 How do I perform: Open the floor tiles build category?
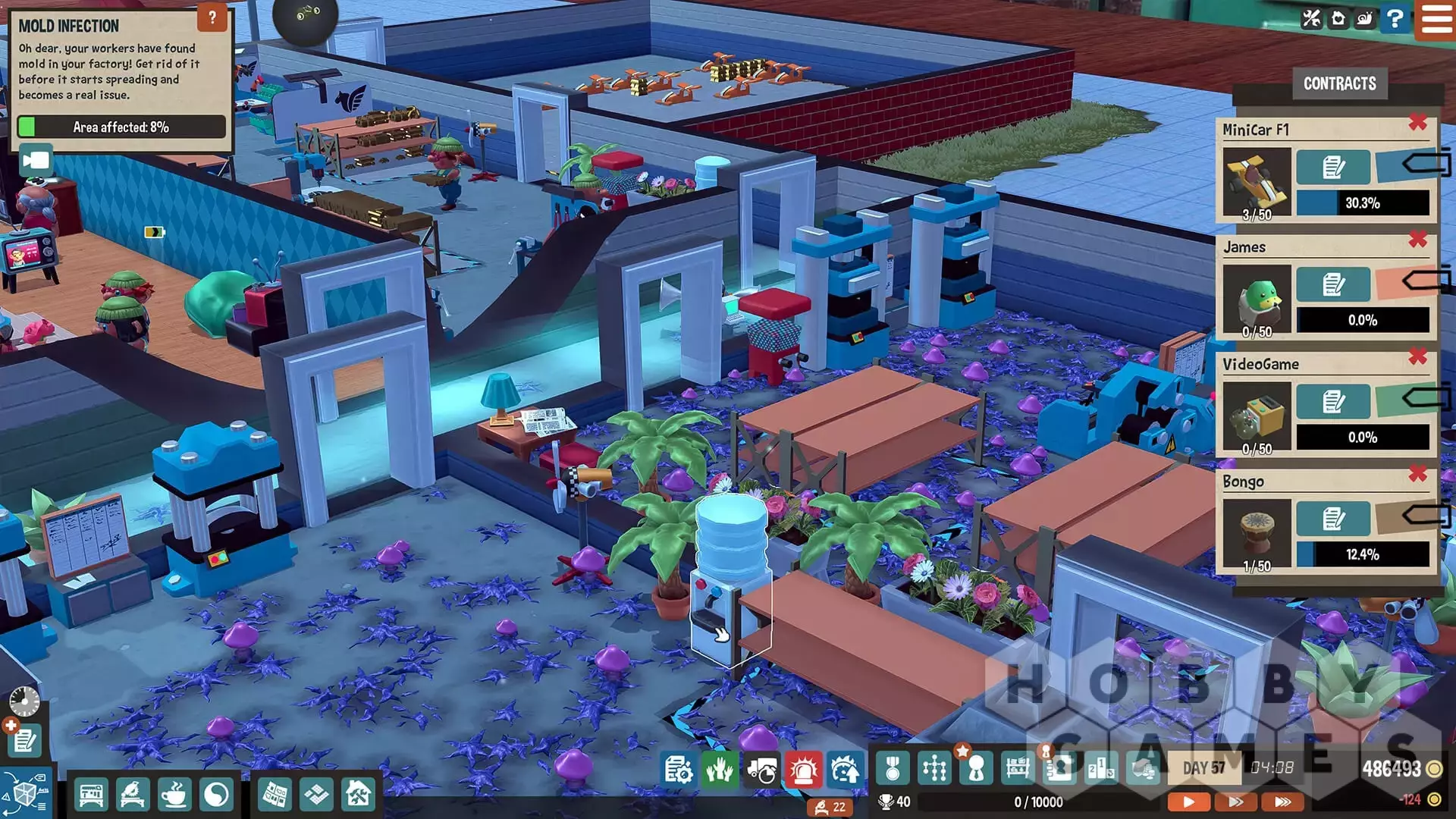[x=316, y=795]
